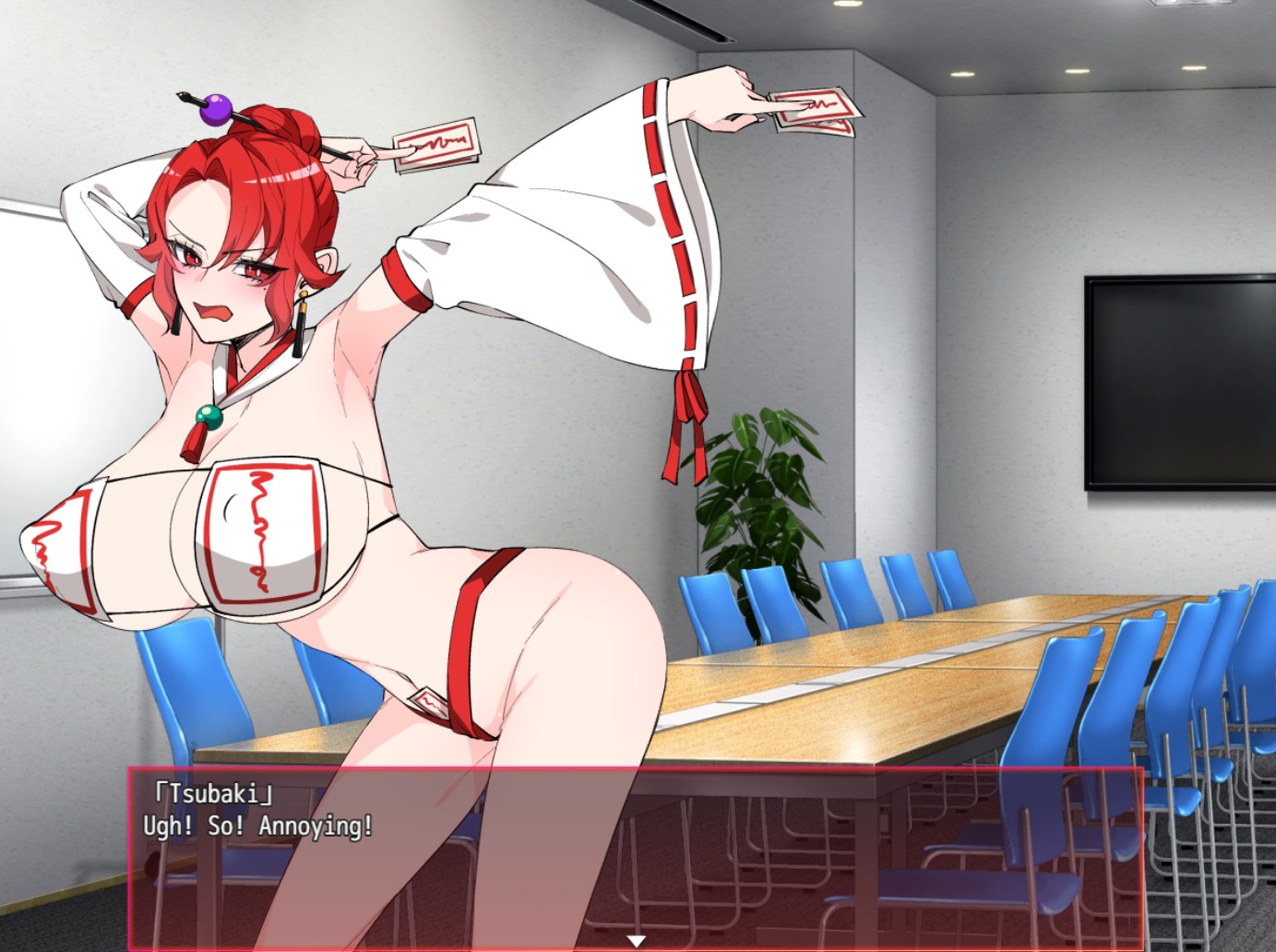Viewport: 1276px width, 952px height.
Task: Click Tsubaki's earring tassel
Action: click(x=302, y=327)
